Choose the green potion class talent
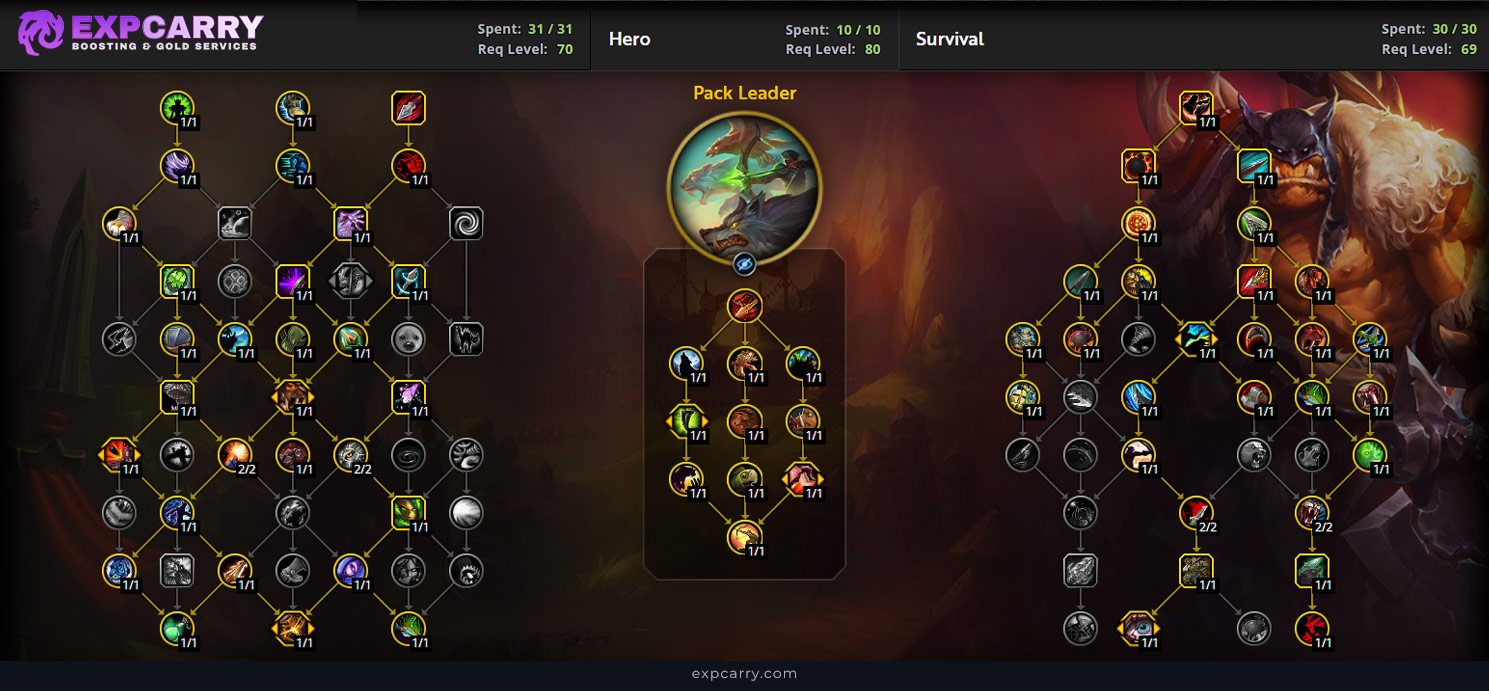1489x691 pixels. [x=177, y=628]
